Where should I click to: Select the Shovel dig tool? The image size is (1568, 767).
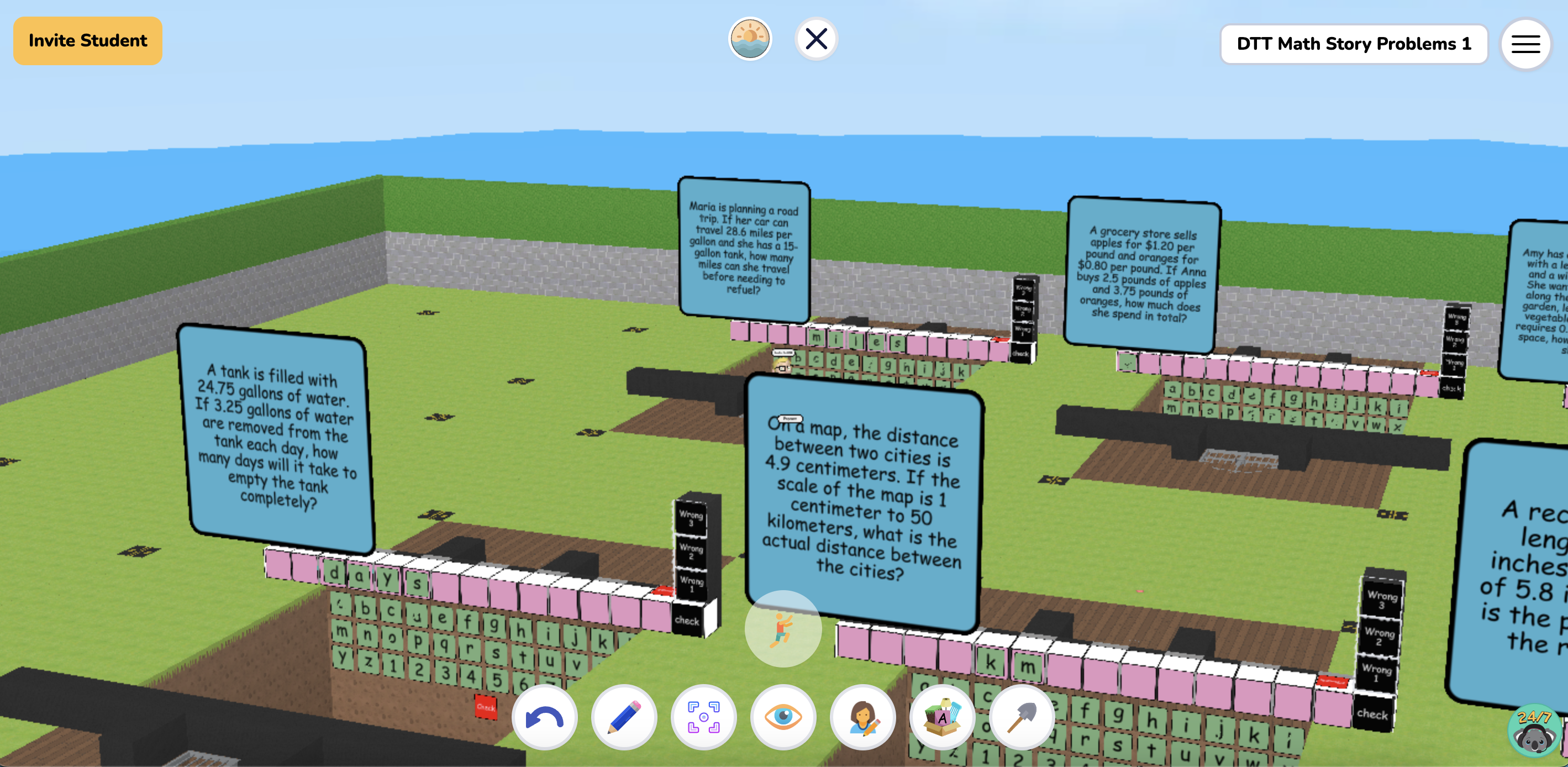[x=1022, y=718]
